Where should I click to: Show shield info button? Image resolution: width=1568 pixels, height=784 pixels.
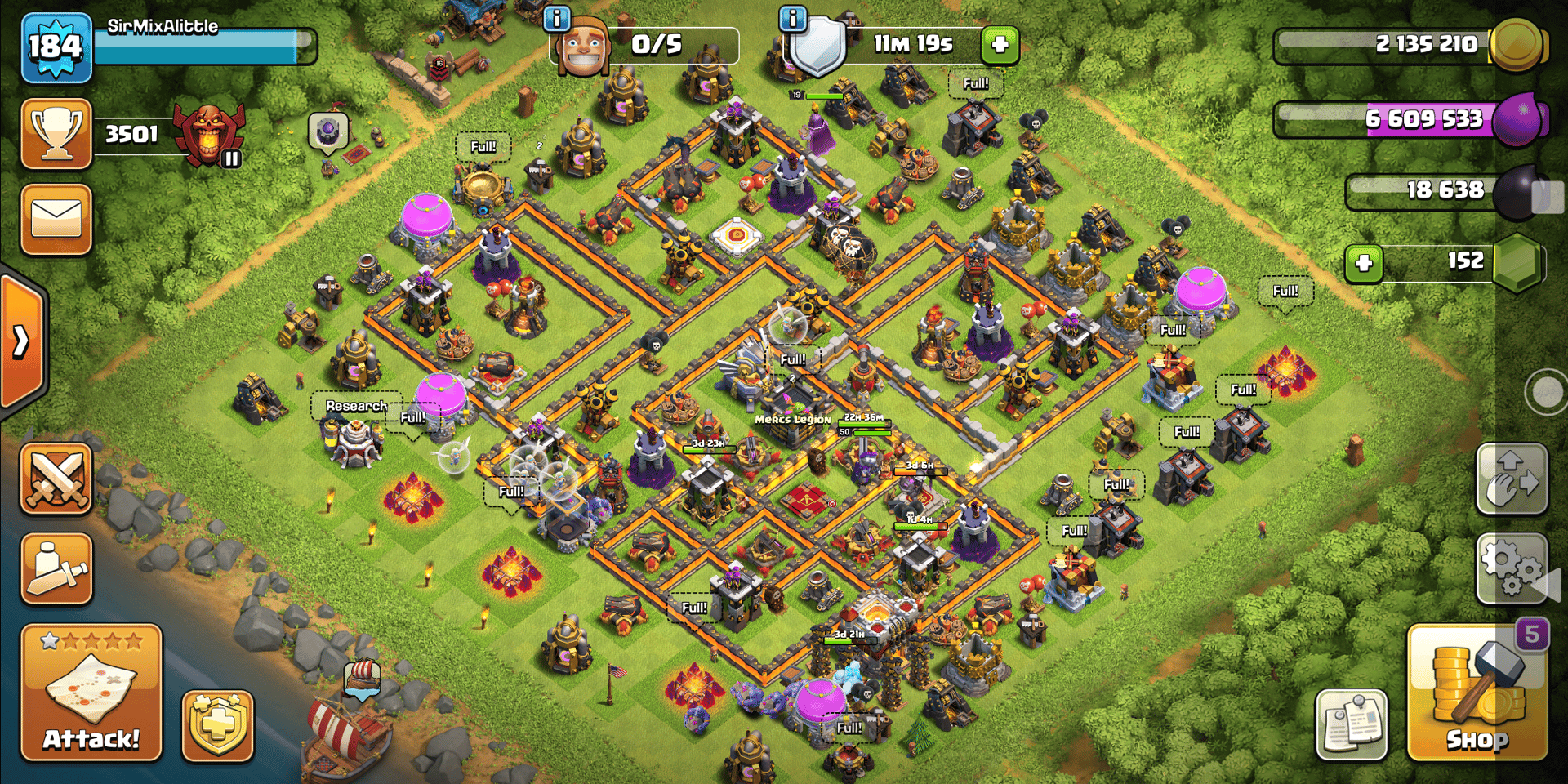point(792,18)
